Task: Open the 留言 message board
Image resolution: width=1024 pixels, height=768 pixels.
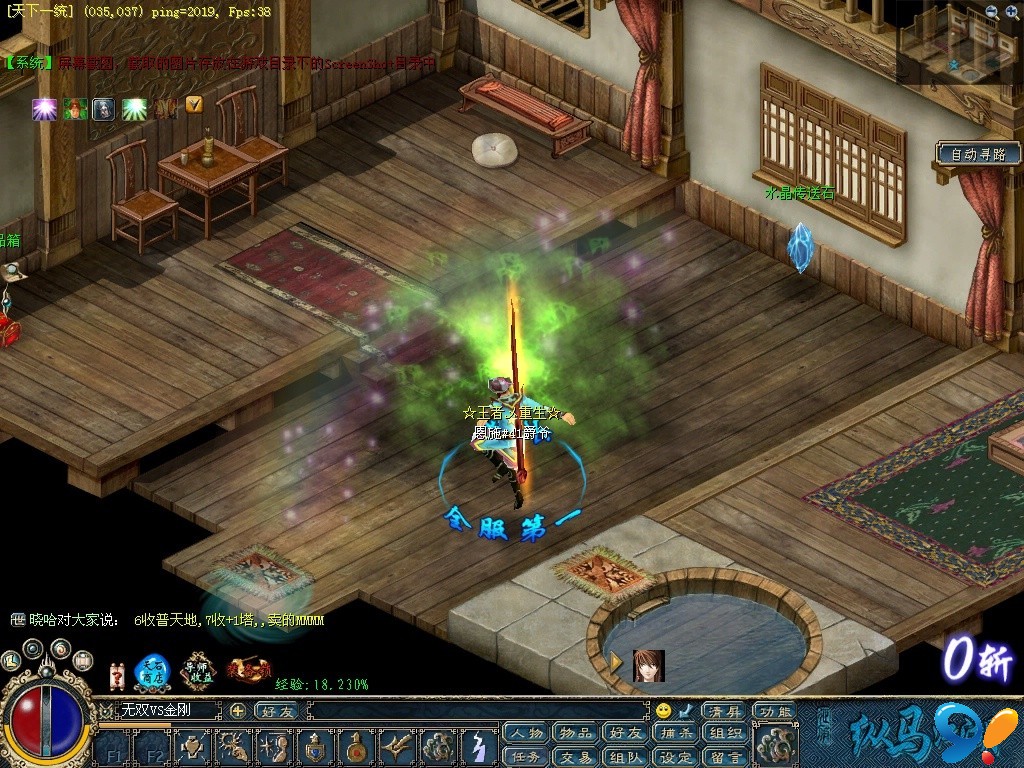Action: [x=724, y=756]
